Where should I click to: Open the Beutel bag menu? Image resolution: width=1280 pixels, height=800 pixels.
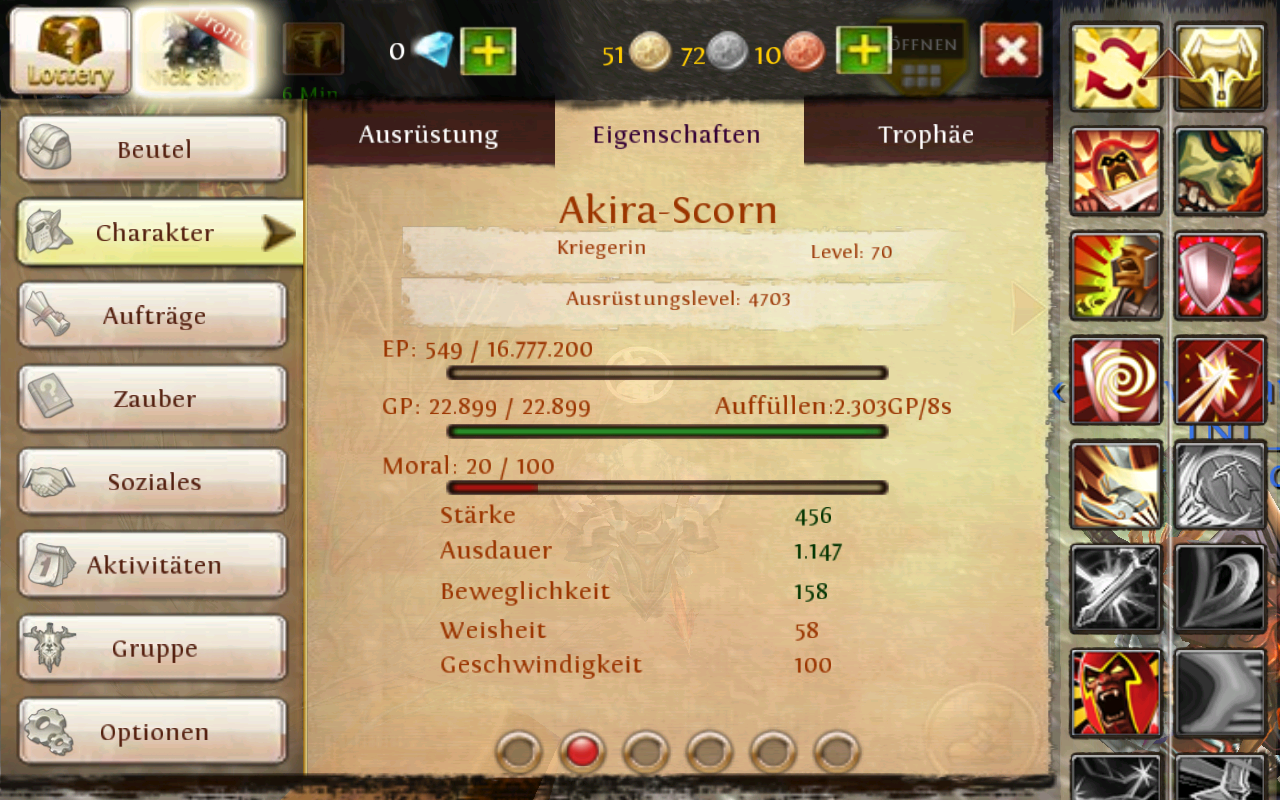click(x=153, y=150)
